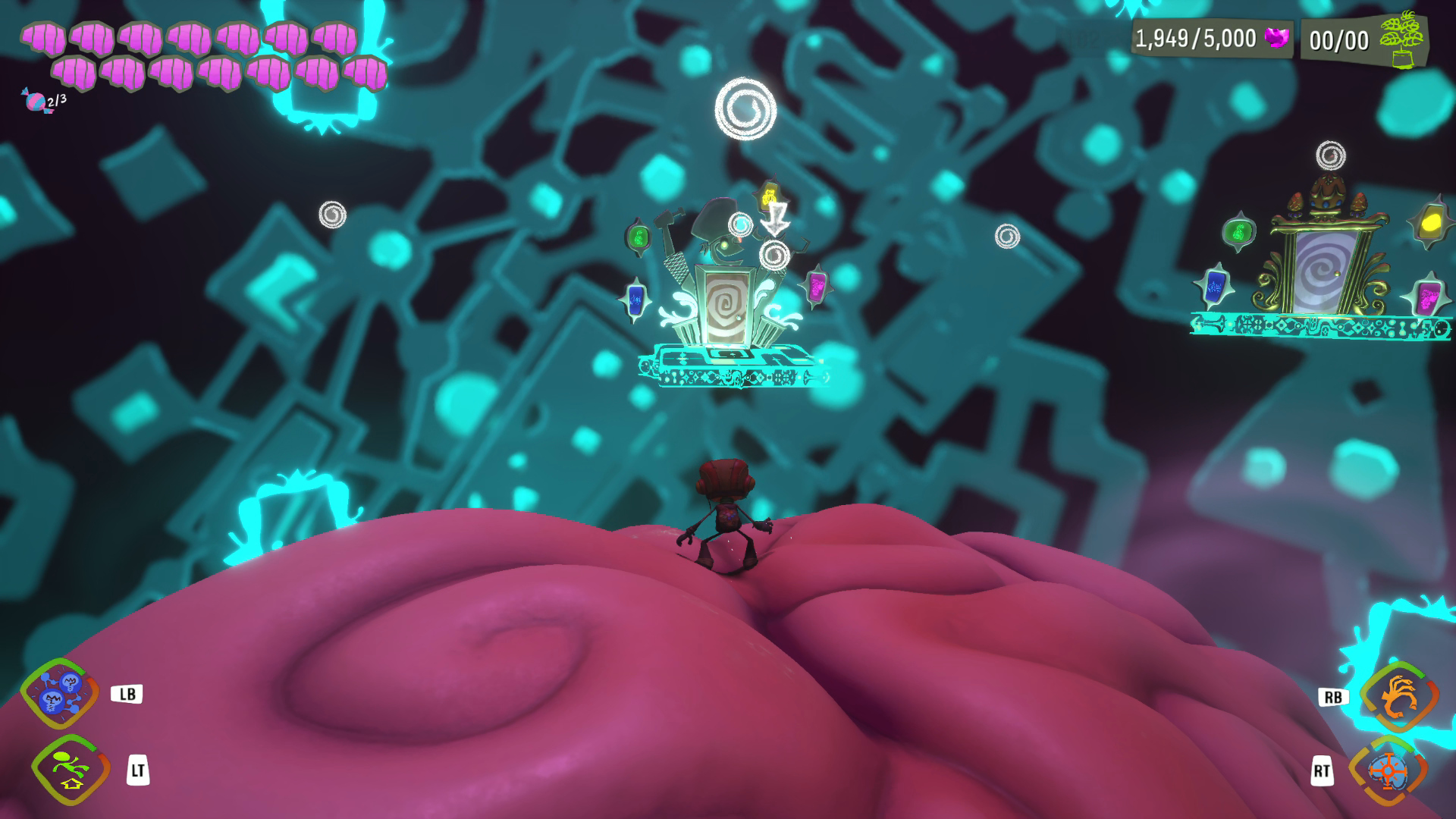1456x819 pixels.
Task: Activate the green Levitation power icon
Action: pos(71,770)
